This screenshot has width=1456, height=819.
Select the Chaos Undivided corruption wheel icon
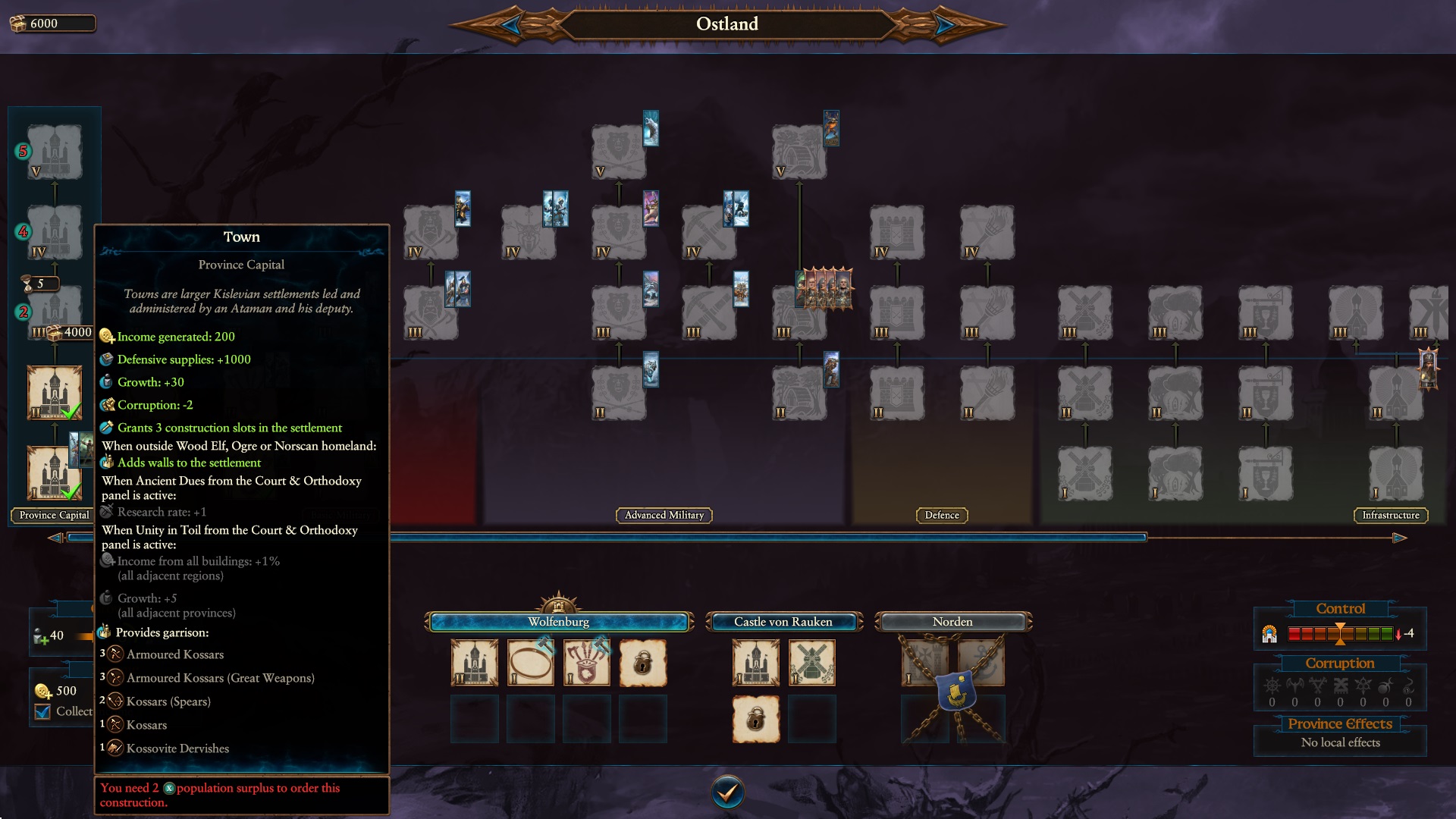click(1272, 685)
